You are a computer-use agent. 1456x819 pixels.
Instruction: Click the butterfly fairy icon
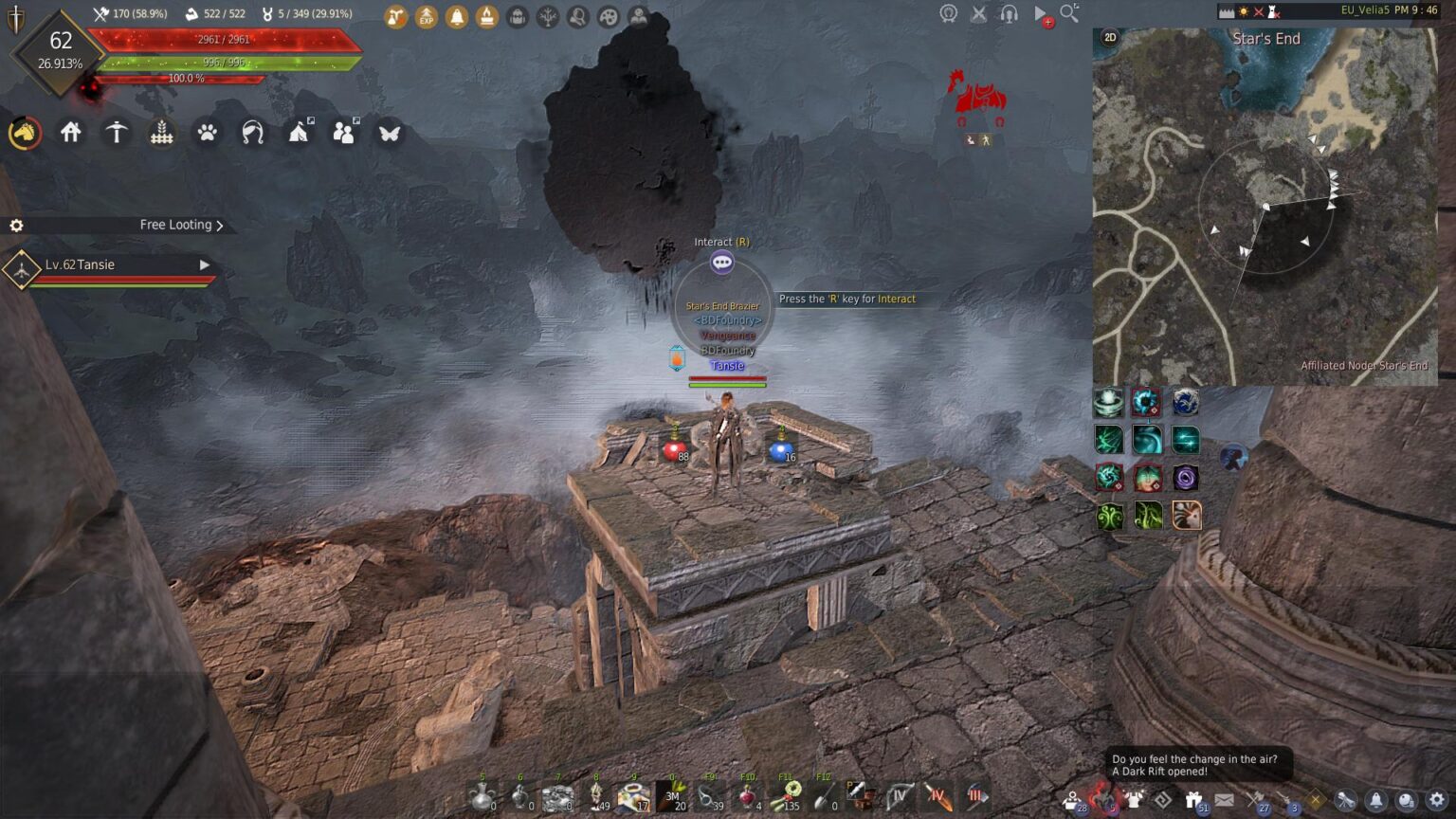(389, 133)
